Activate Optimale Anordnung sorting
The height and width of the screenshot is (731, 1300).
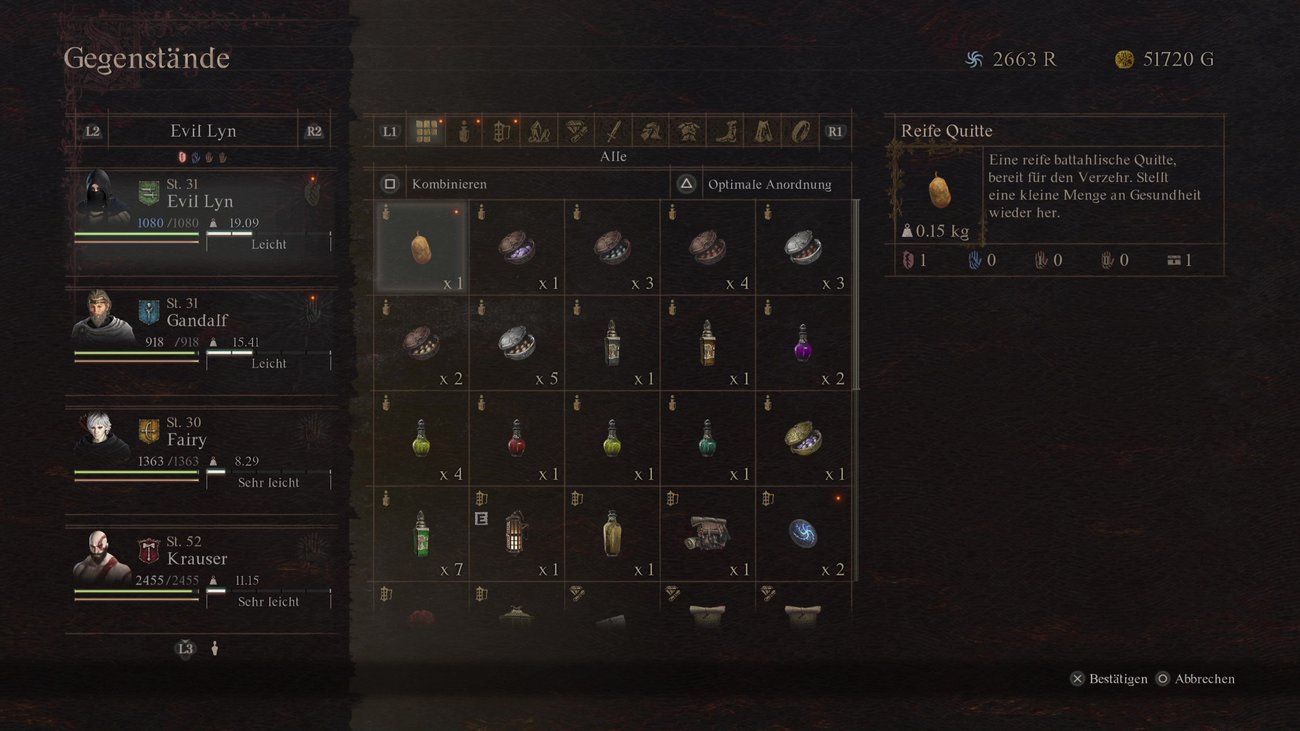(x=768, y=185)
